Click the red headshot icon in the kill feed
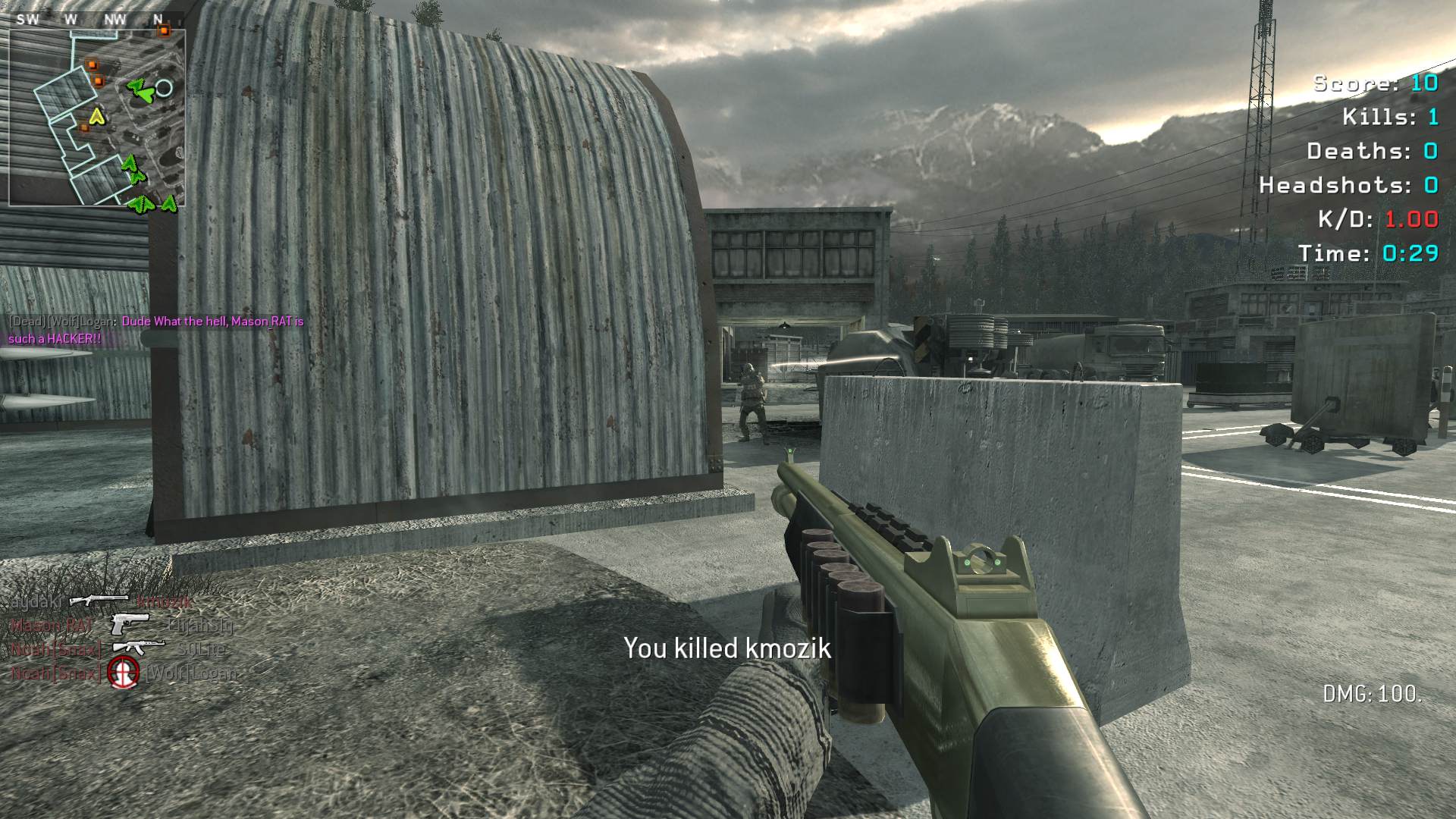The width and height of the screenshot is (1456, 819). click(123, 673)
